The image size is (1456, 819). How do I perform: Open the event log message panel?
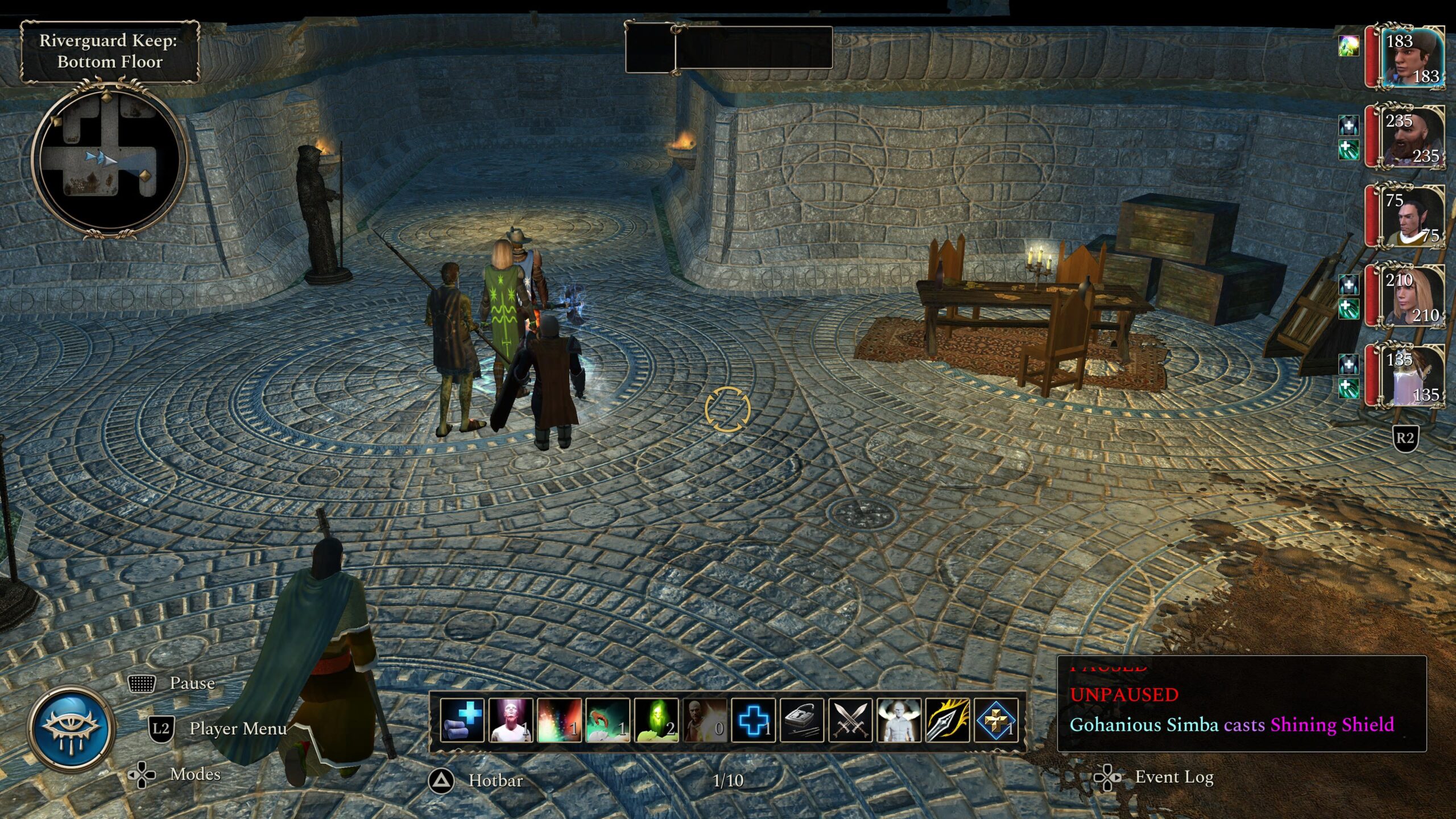pos(1241,704)
